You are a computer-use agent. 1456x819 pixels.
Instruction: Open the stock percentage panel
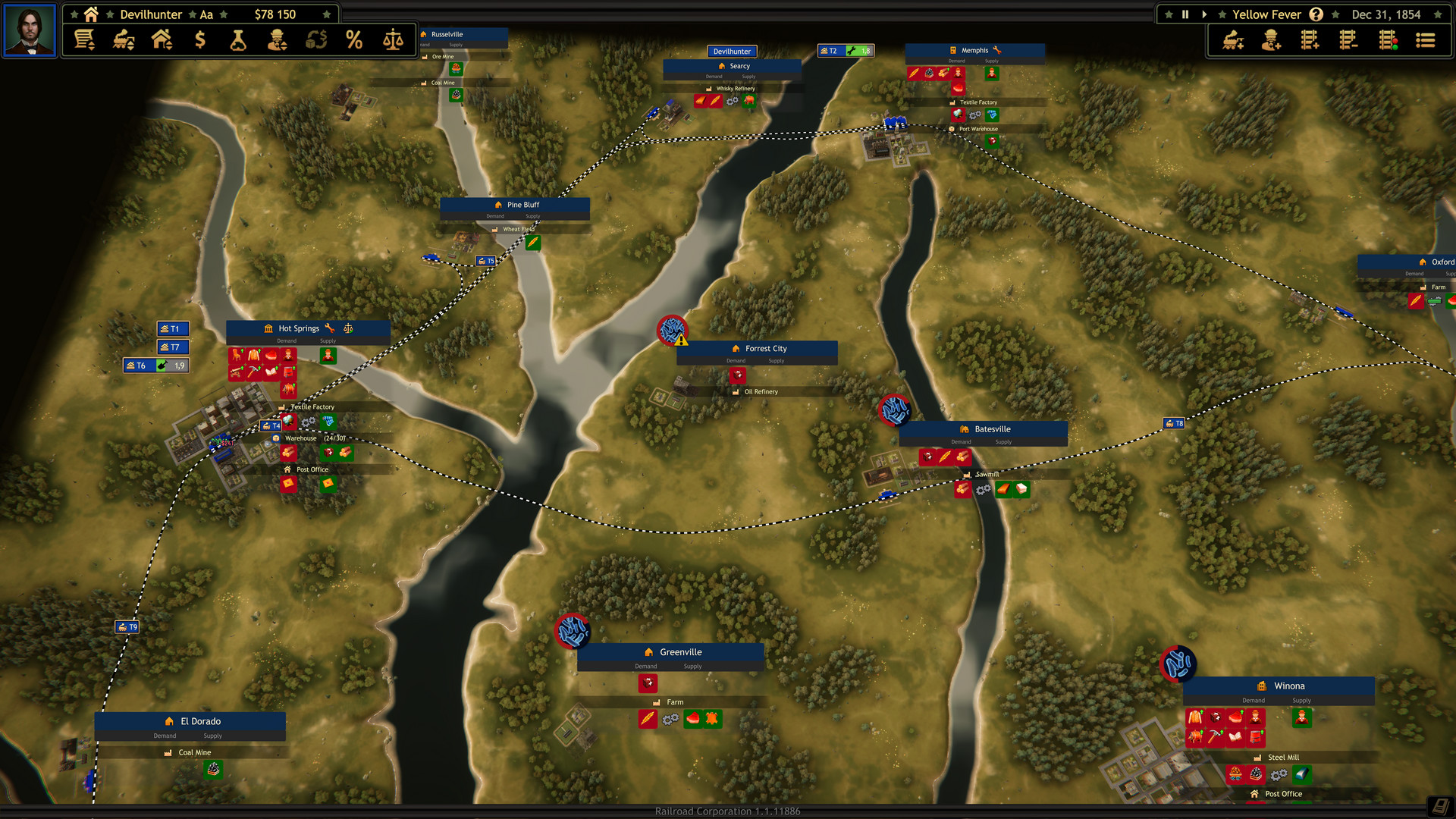(353, 39)
